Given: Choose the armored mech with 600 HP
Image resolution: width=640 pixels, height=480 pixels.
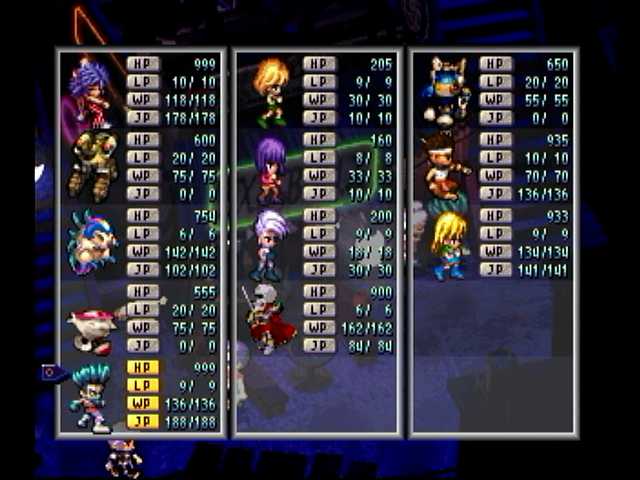Looking at the screenshot, I should 91,167.
